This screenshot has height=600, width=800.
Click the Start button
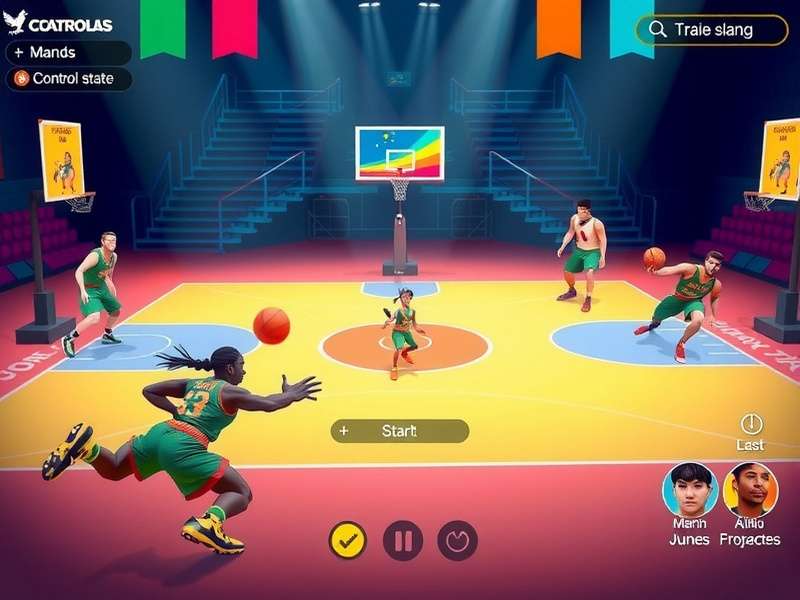399,431
